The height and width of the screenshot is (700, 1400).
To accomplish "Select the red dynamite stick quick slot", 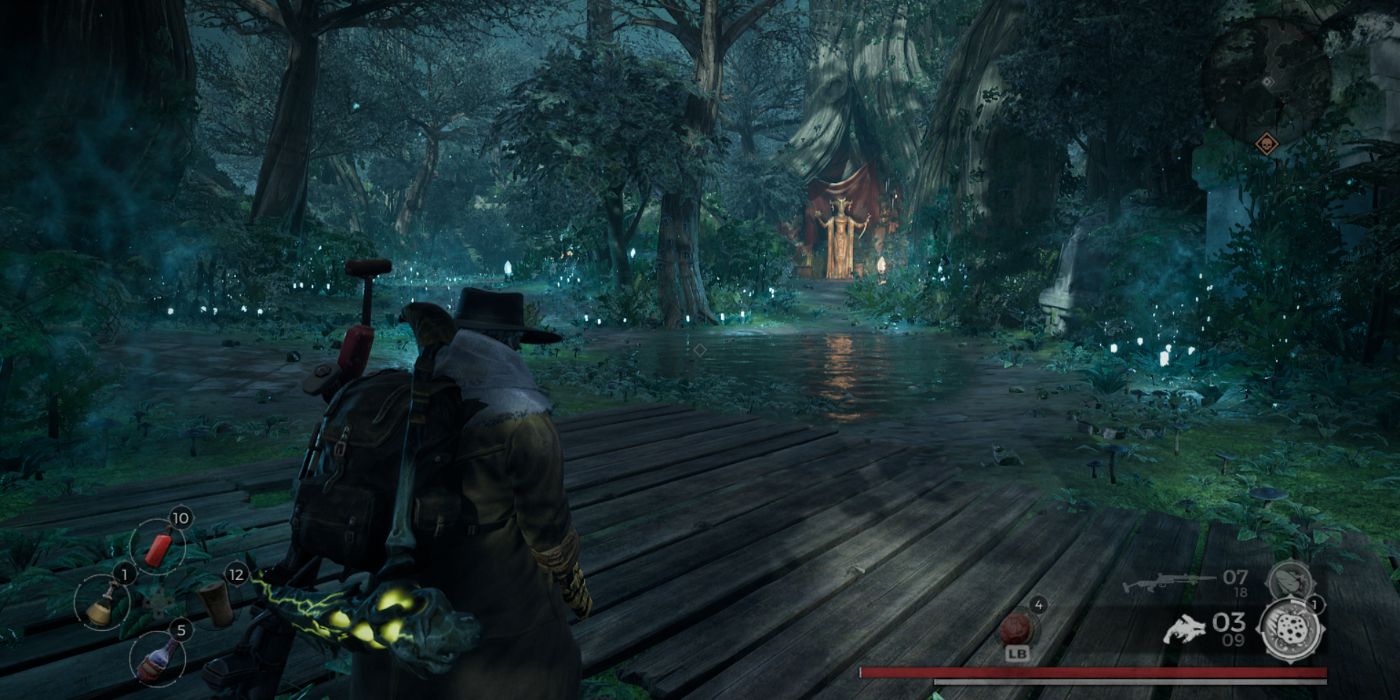I will coord(158,548).
